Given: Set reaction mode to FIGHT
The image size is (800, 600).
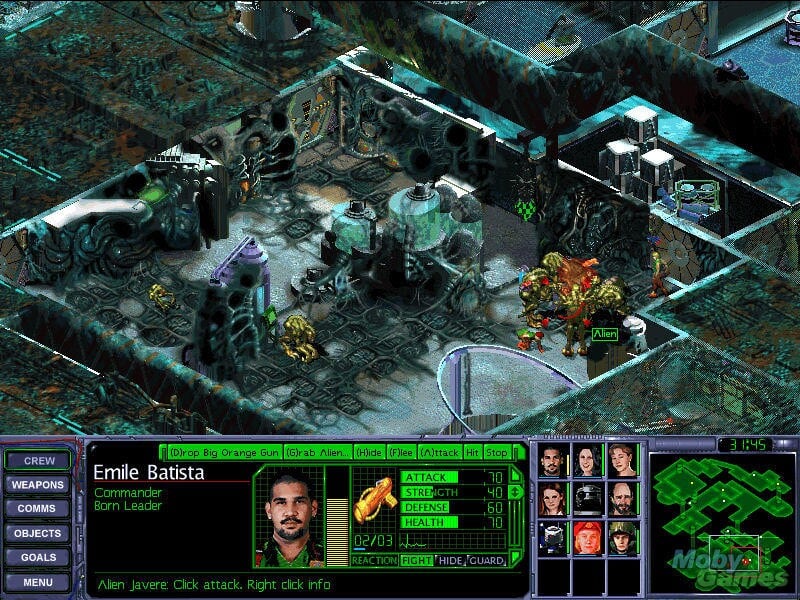Looking at the screenshot, I should tap(417, 561).
